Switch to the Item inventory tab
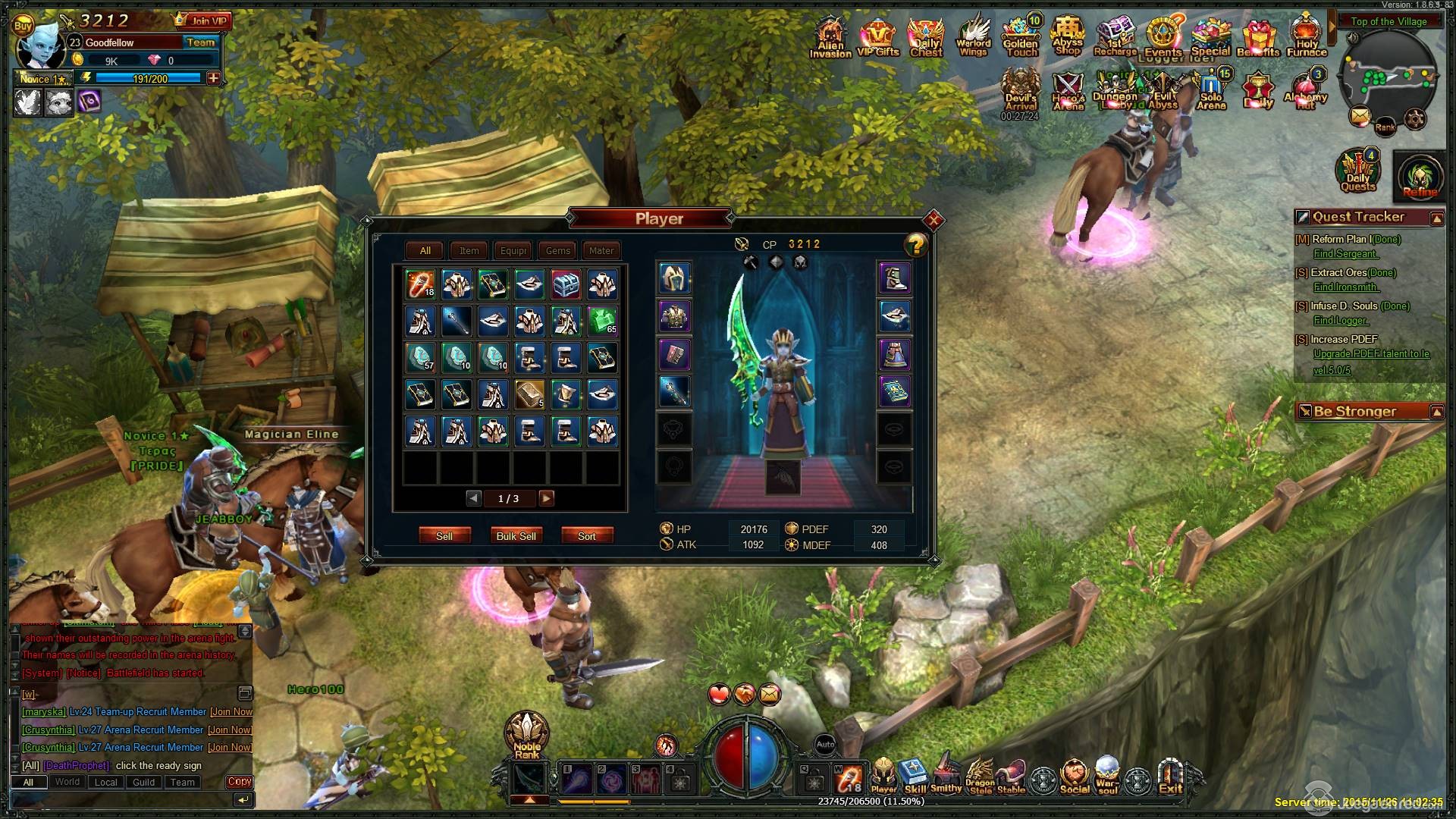 point(469,250)
